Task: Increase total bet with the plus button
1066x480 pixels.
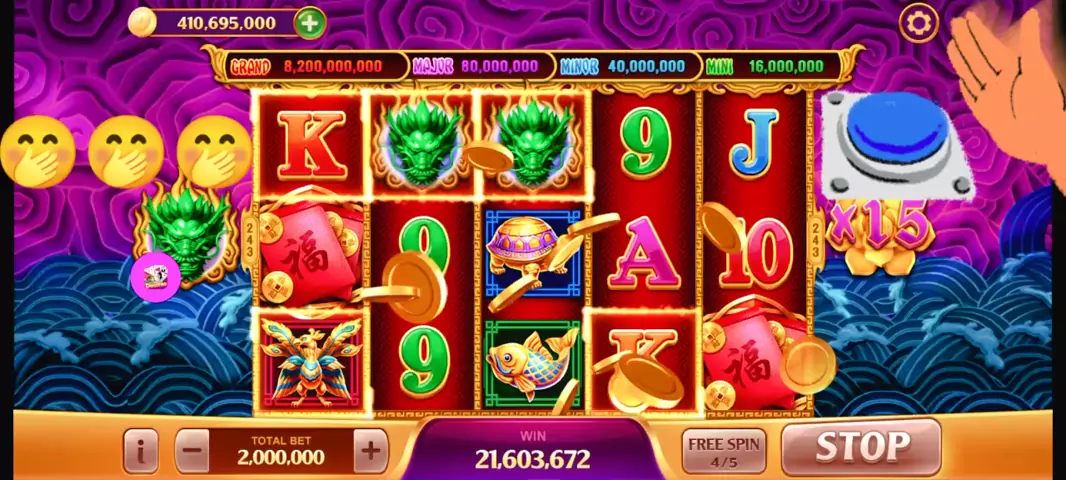Action: pos(370,452)
